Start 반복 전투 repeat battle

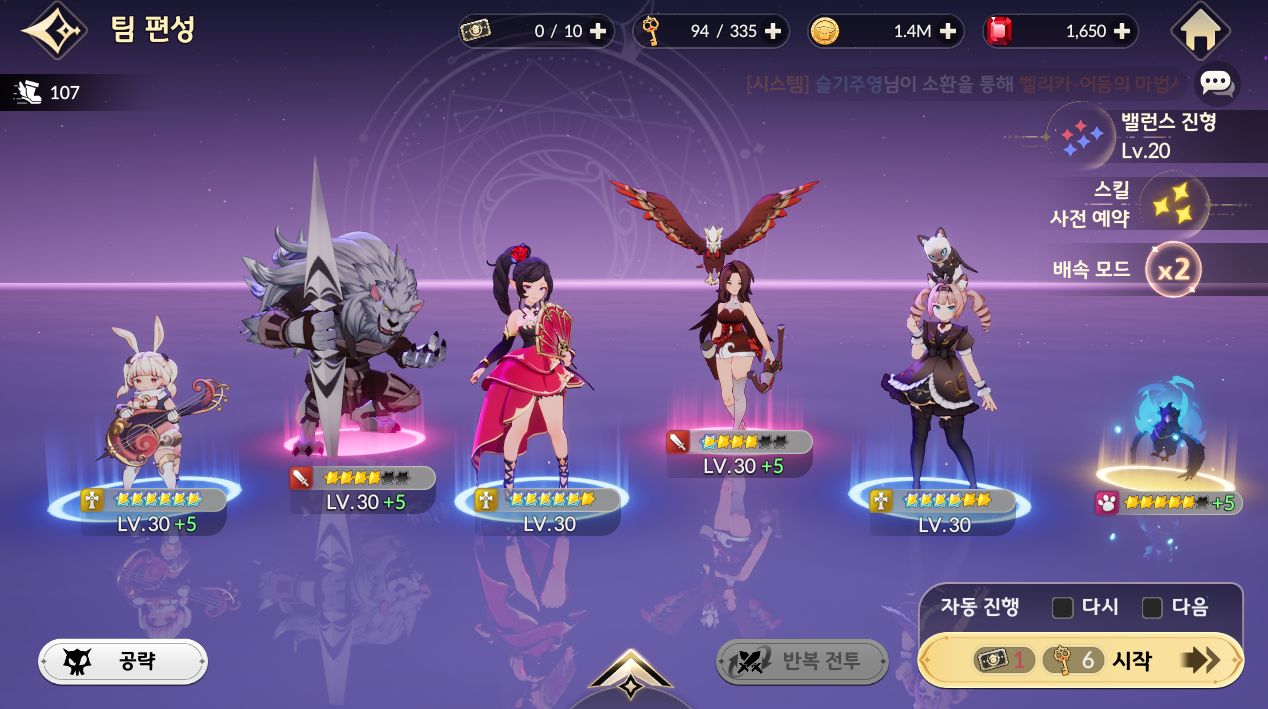(x=802, y=661)
